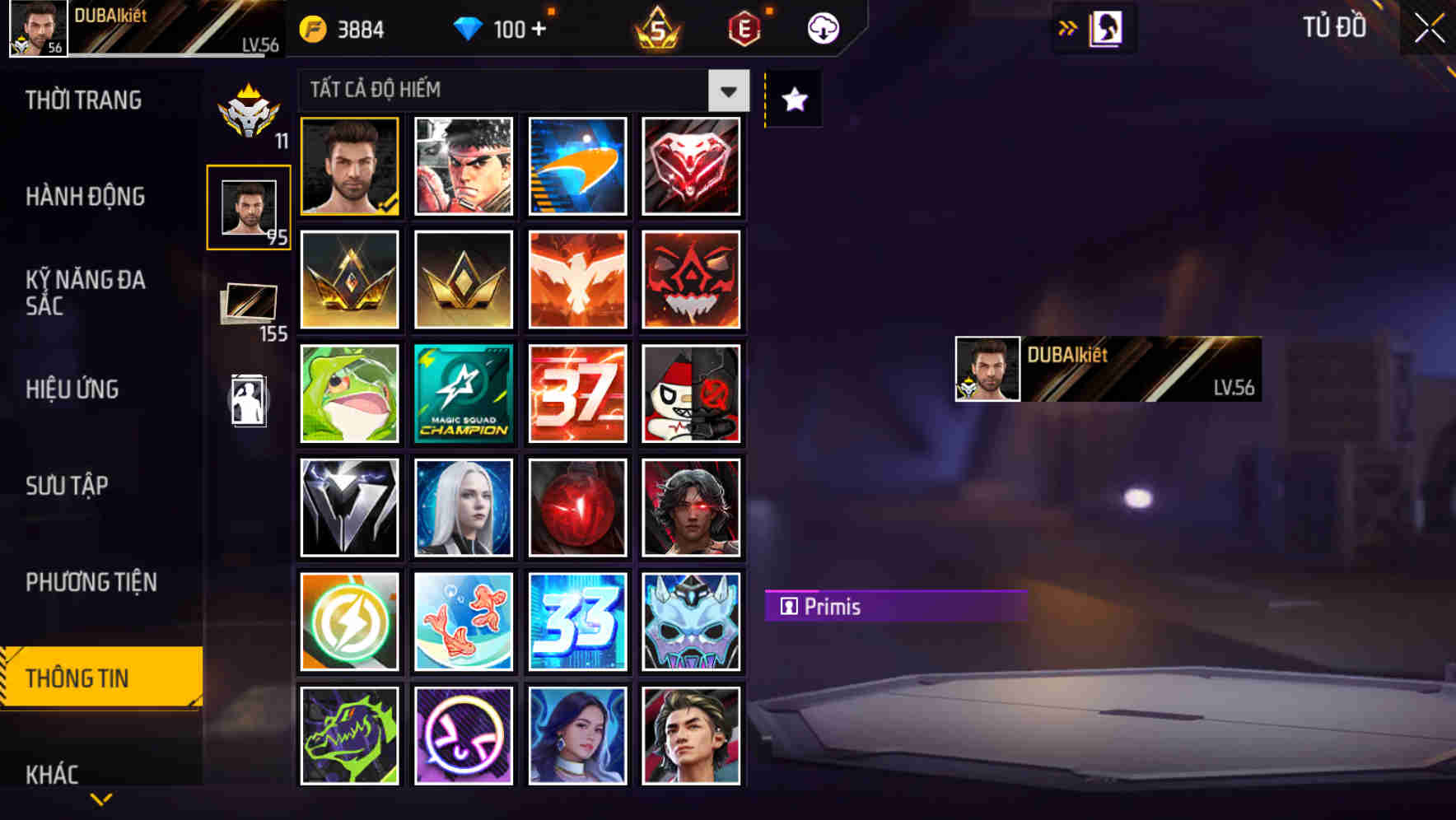Collapse the panel using the double-arrow chevrons

point(1068,26)
